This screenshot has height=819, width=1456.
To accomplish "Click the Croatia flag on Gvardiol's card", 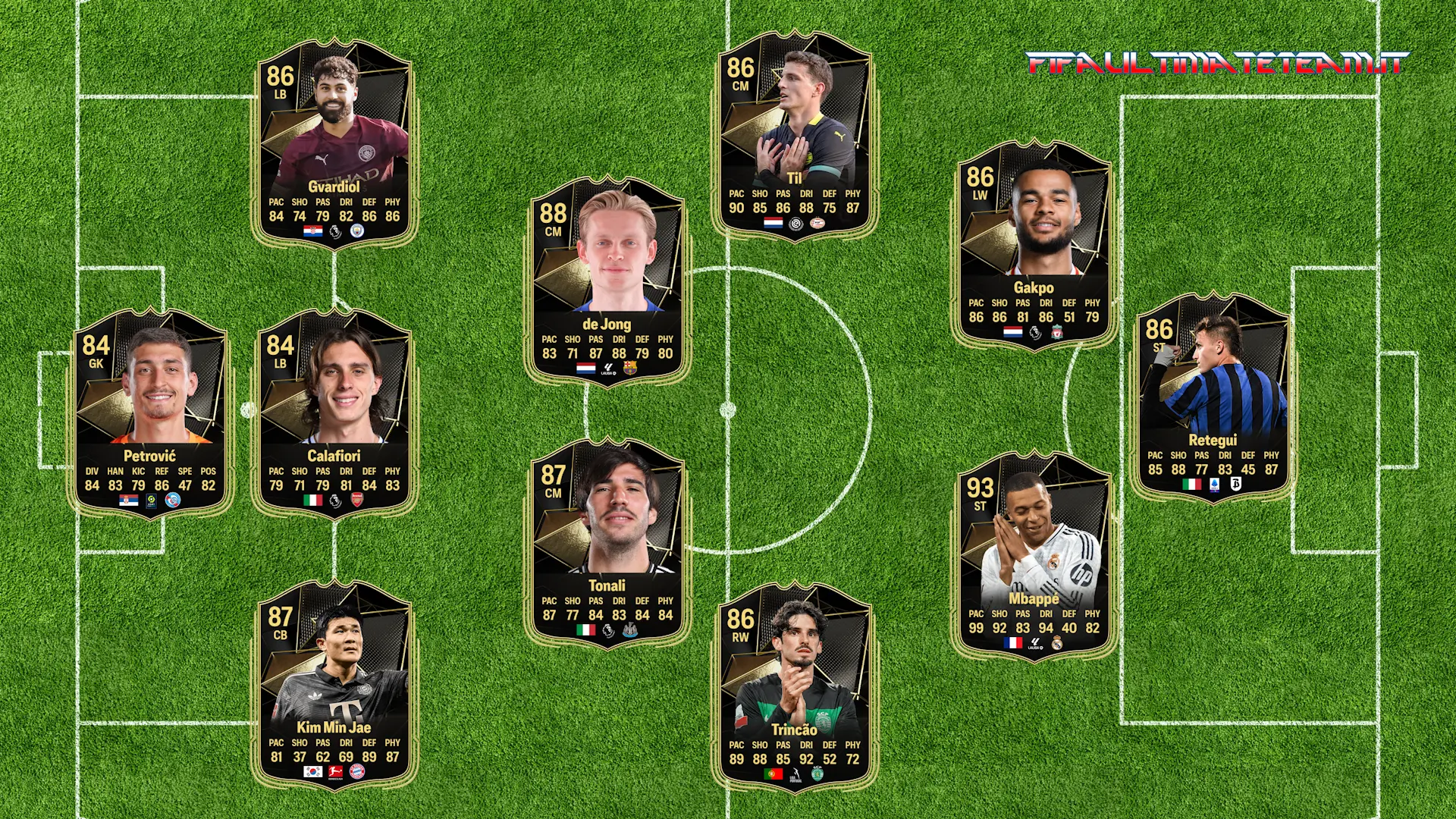I will tap(313, 232).
